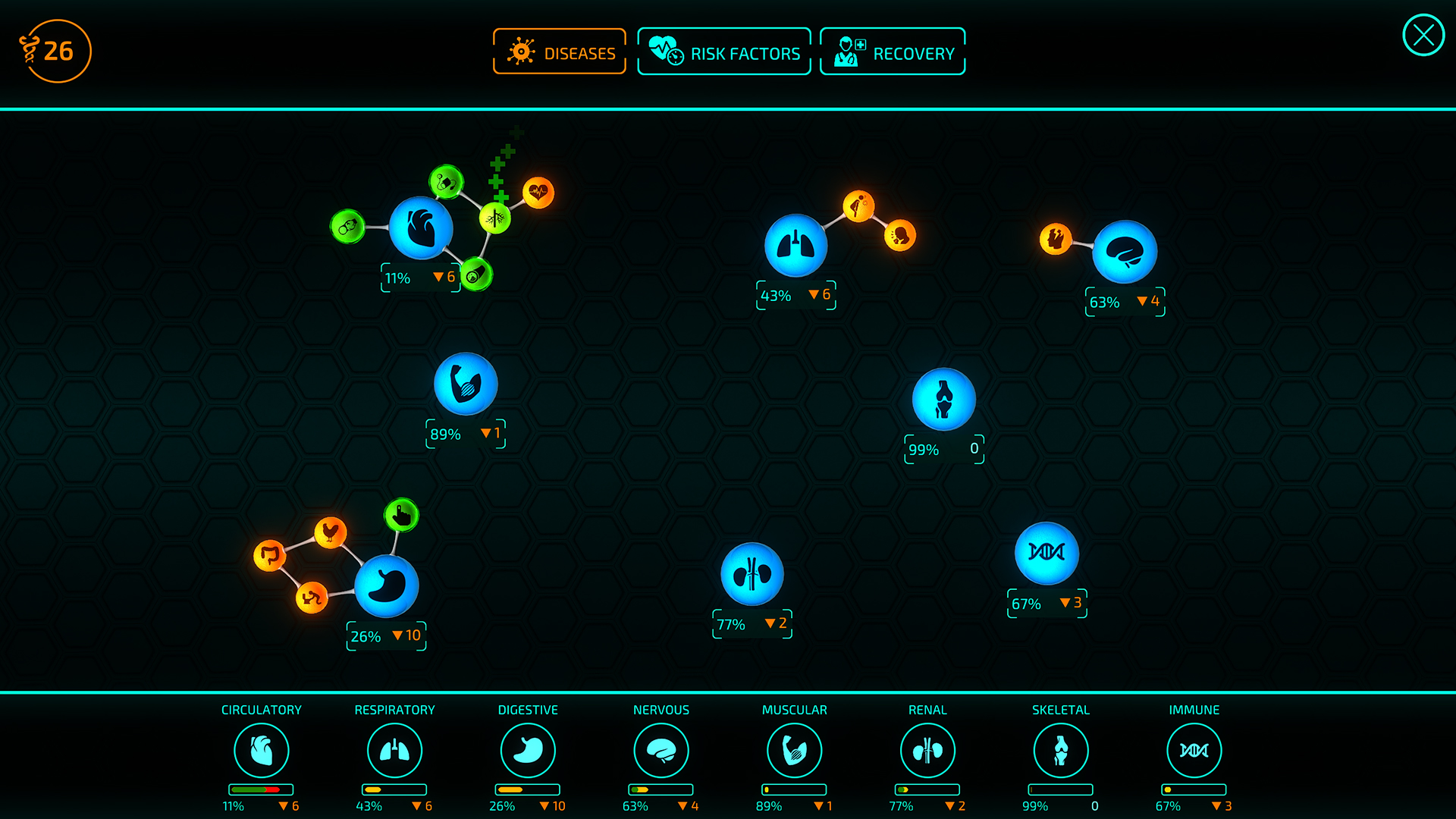Click the orange headache node near the brain
The width and height of the screenshot is (1456, 819).
click(x=1056, y=239)
